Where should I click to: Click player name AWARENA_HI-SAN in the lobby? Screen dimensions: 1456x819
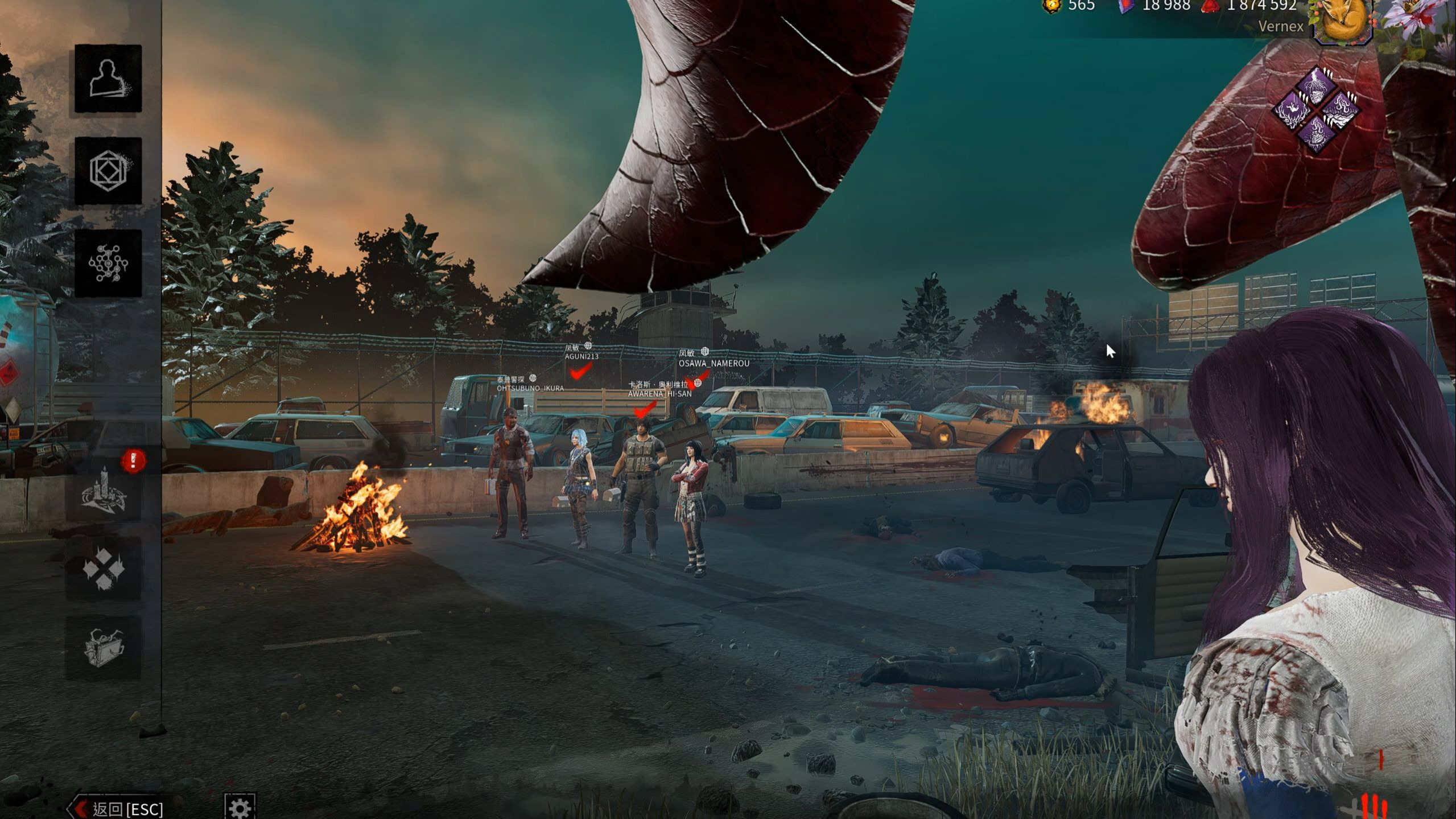click(x=659, y=394)
